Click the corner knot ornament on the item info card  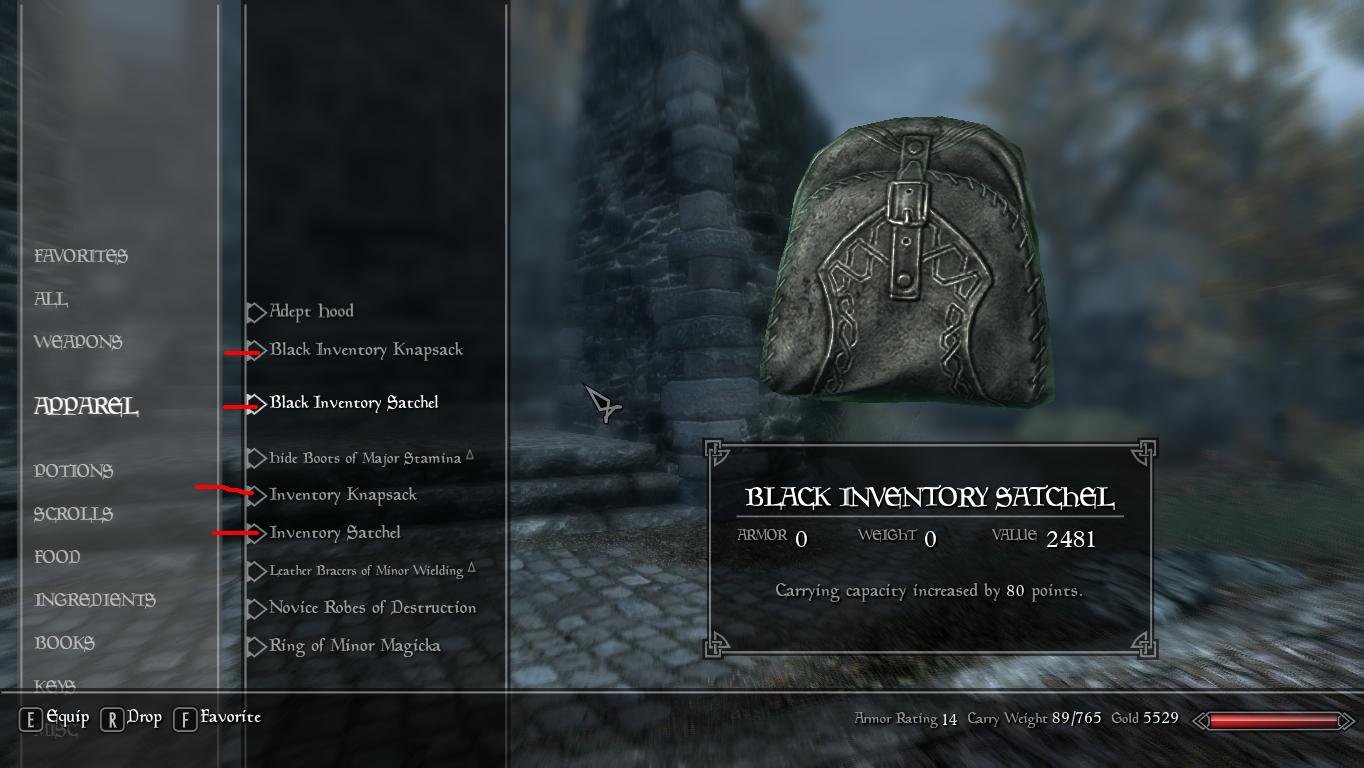tap(714, 452)
